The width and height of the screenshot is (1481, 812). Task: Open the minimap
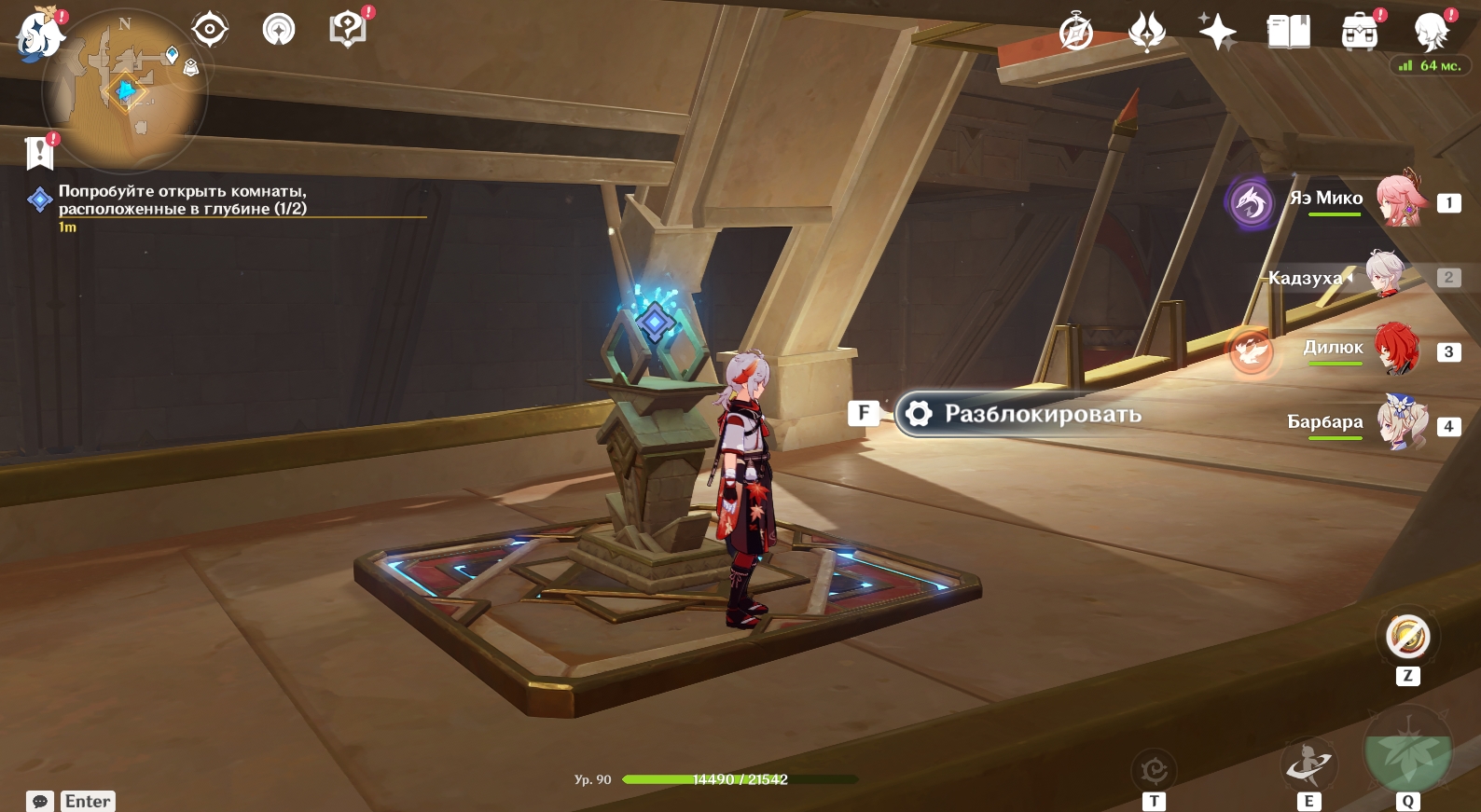point(125,91)
